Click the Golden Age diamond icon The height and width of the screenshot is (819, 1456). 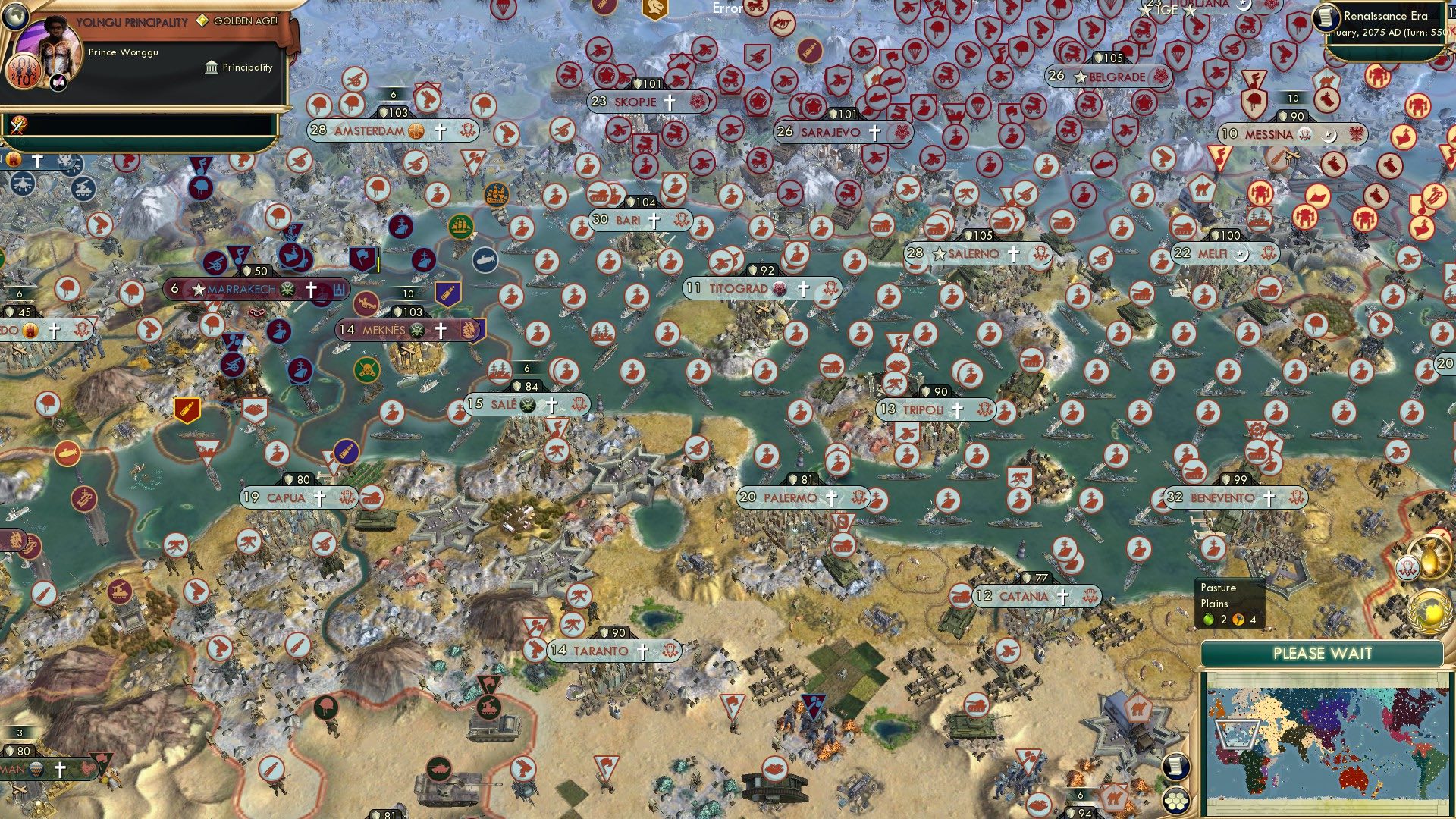(x=202, y=22)
